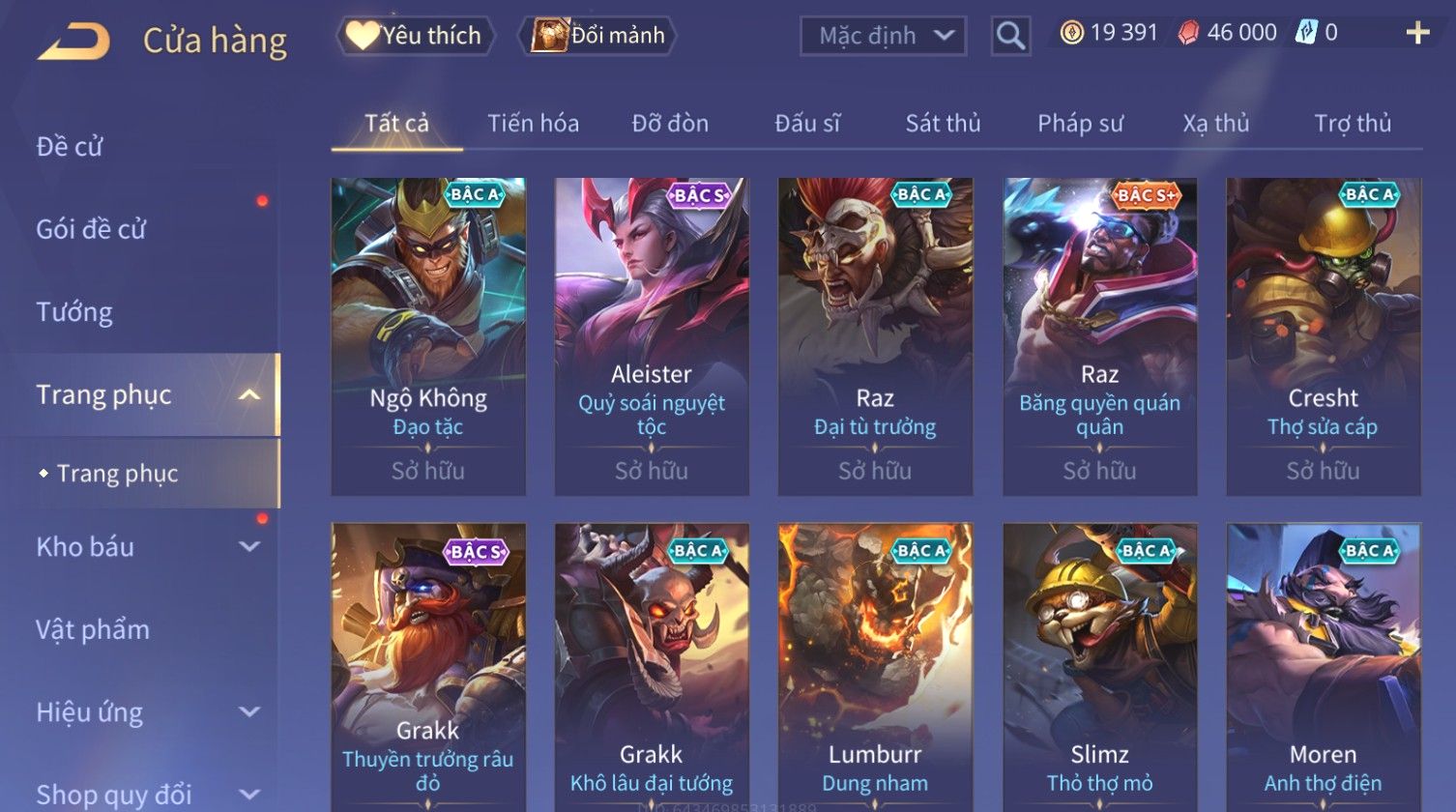Select the Đỡ đòn category tab
The width and height of the screenshot is (1456, 812).
(x=670, y=124)
